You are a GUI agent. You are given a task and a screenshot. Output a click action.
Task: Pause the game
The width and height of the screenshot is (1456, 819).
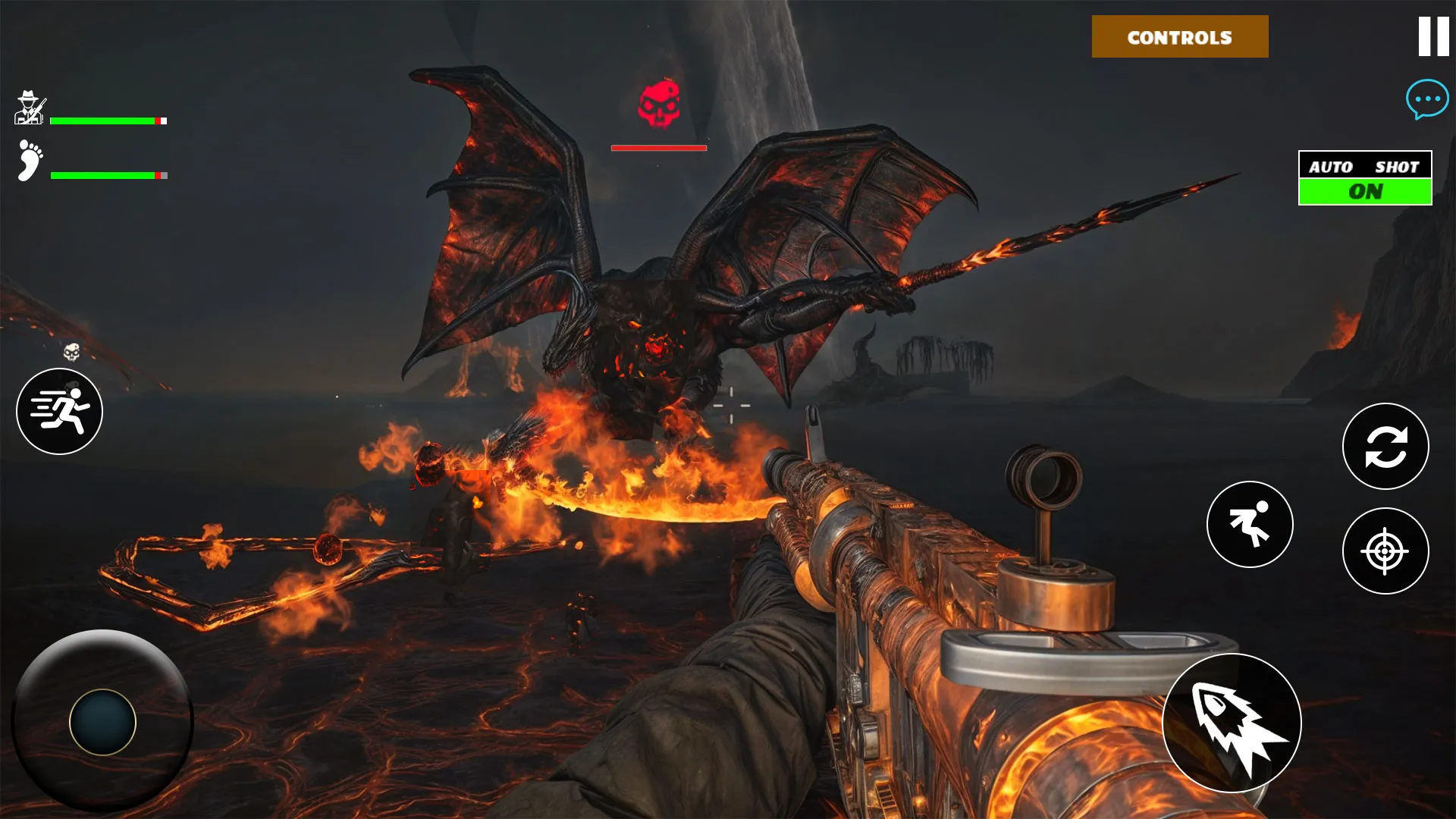[x=1433, y=36]
